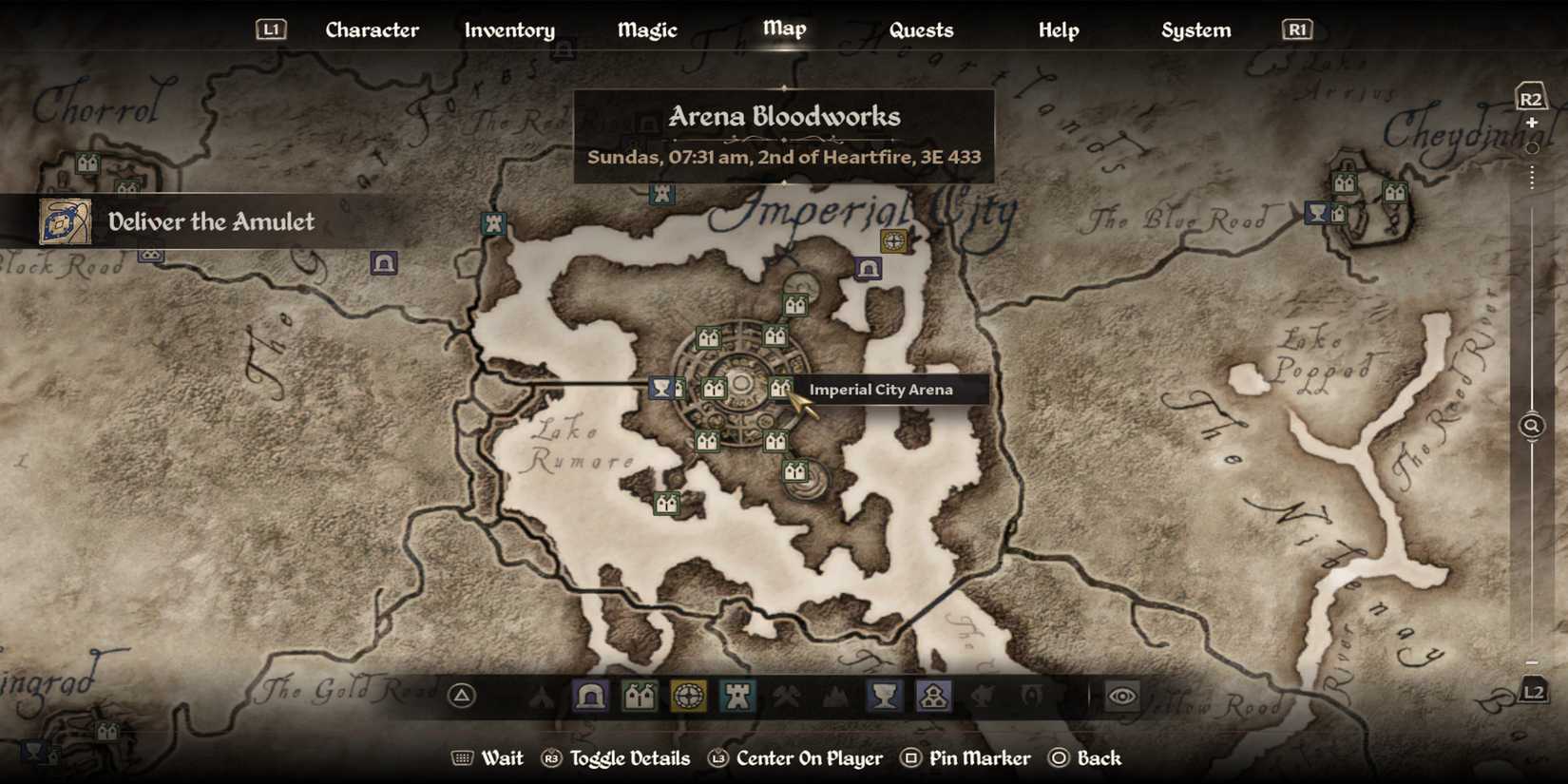Click the magnifying glass zoom icon on the right edge
1568x784 pixels.
coord(1531,425)
